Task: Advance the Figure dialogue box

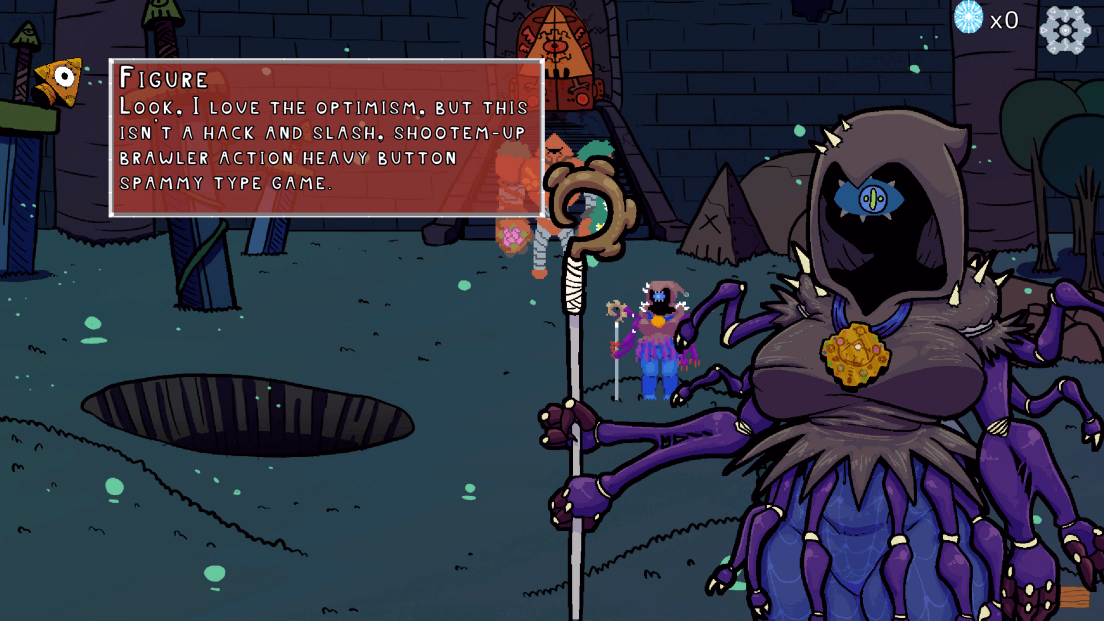Action: pos(326,138)
